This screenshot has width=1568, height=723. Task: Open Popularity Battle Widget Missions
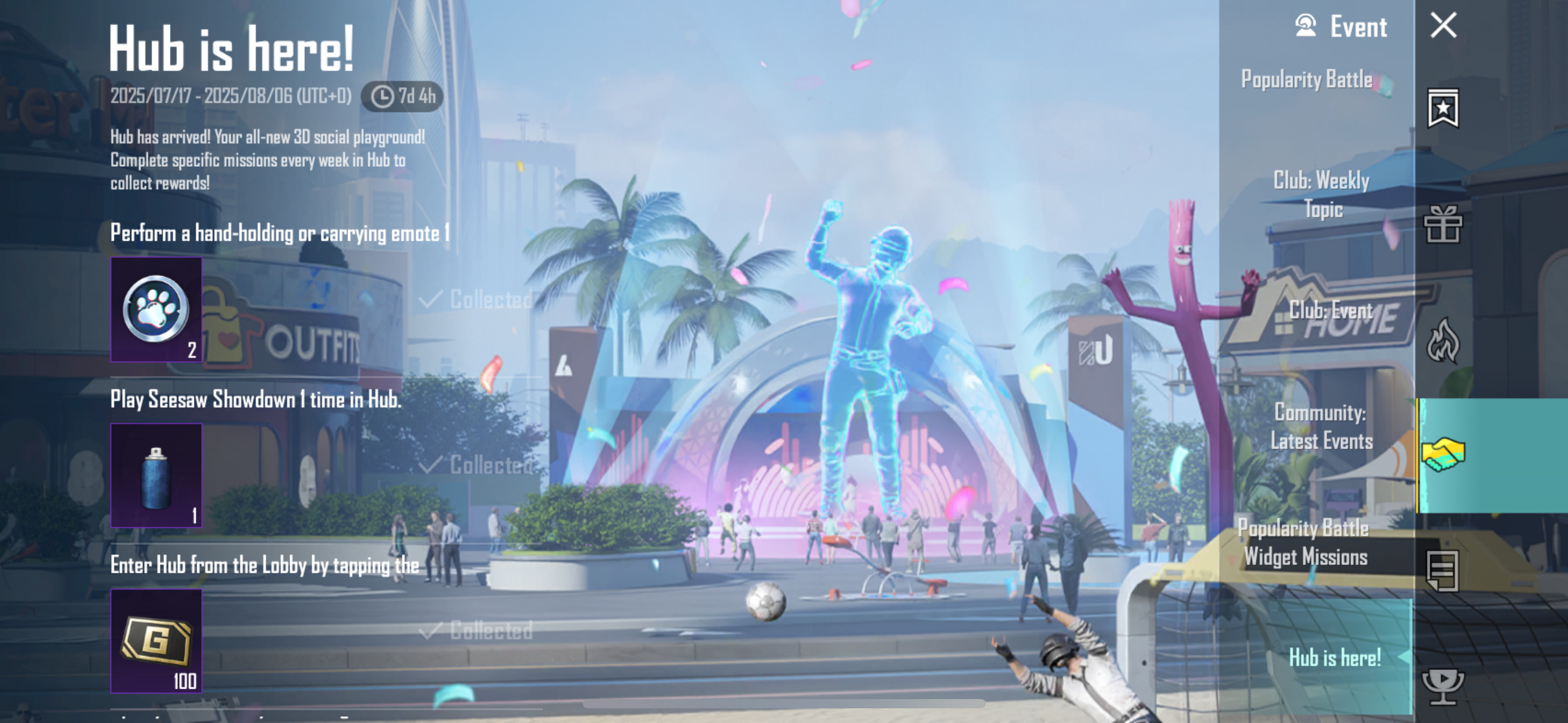click(1304, 543)
